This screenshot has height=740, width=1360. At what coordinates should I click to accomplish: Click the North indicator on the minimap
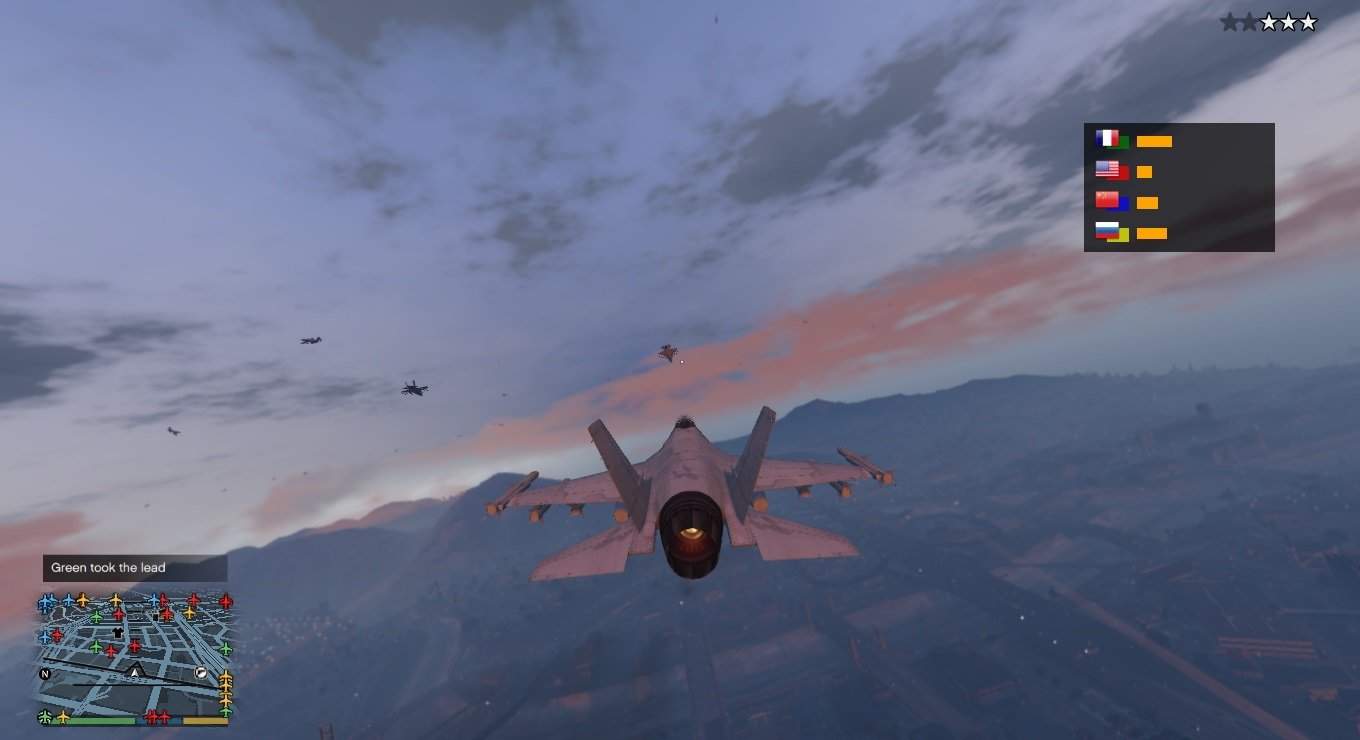47,674
